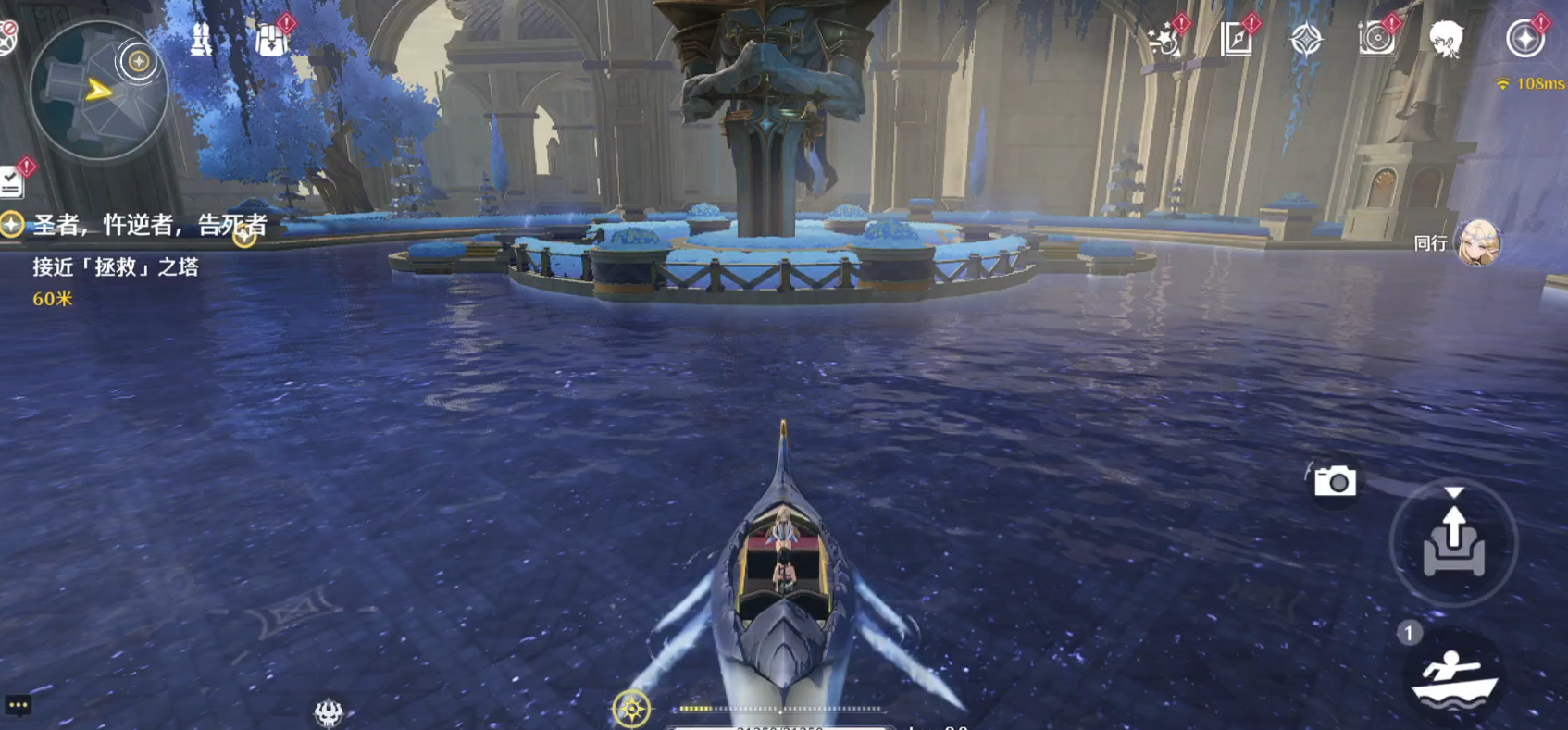Open the circled star menu icon
The height and width of the screenshot is (730, 1568).
coord(1524,40)
